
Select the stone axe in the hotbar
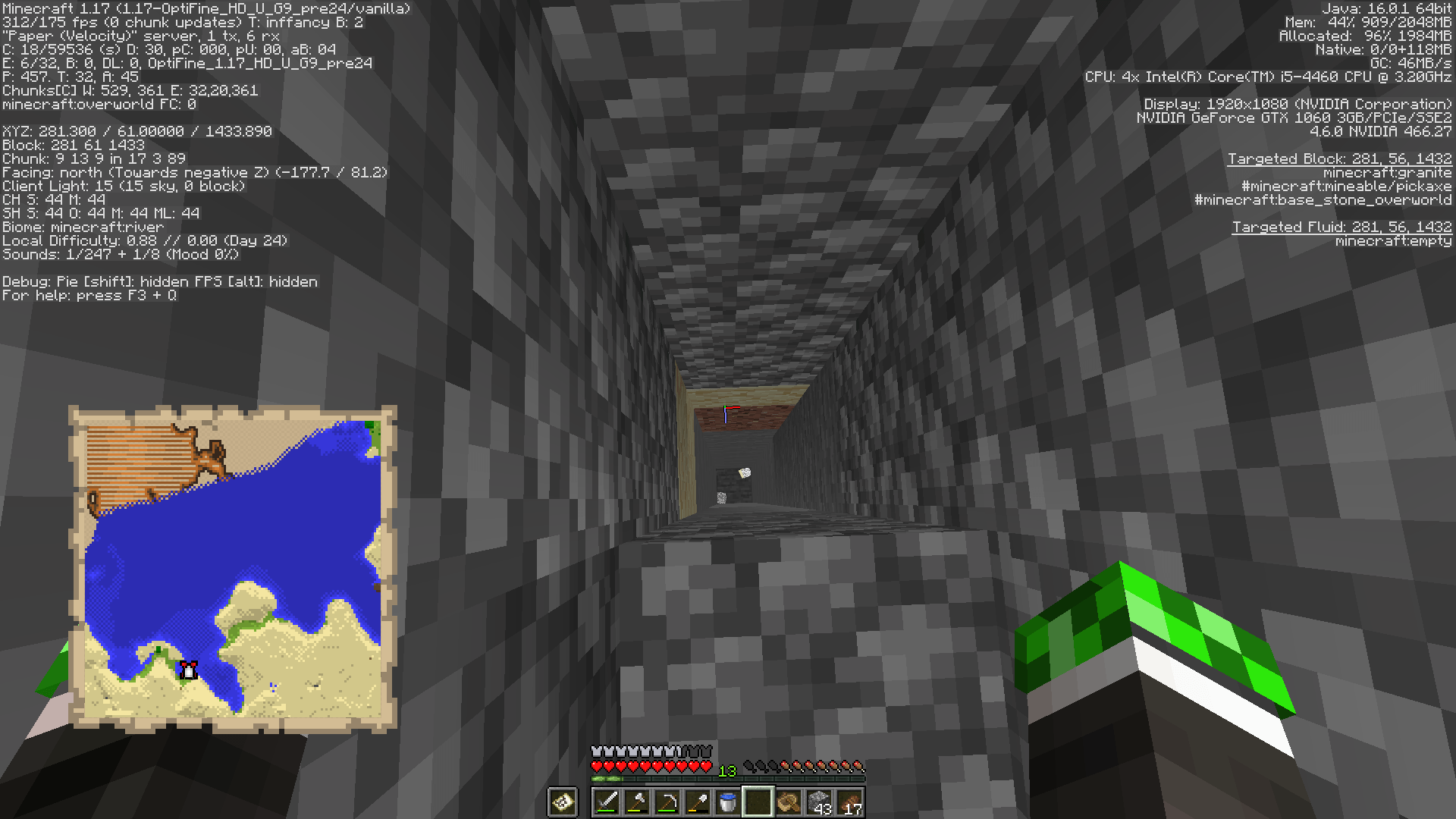(636, 801)
